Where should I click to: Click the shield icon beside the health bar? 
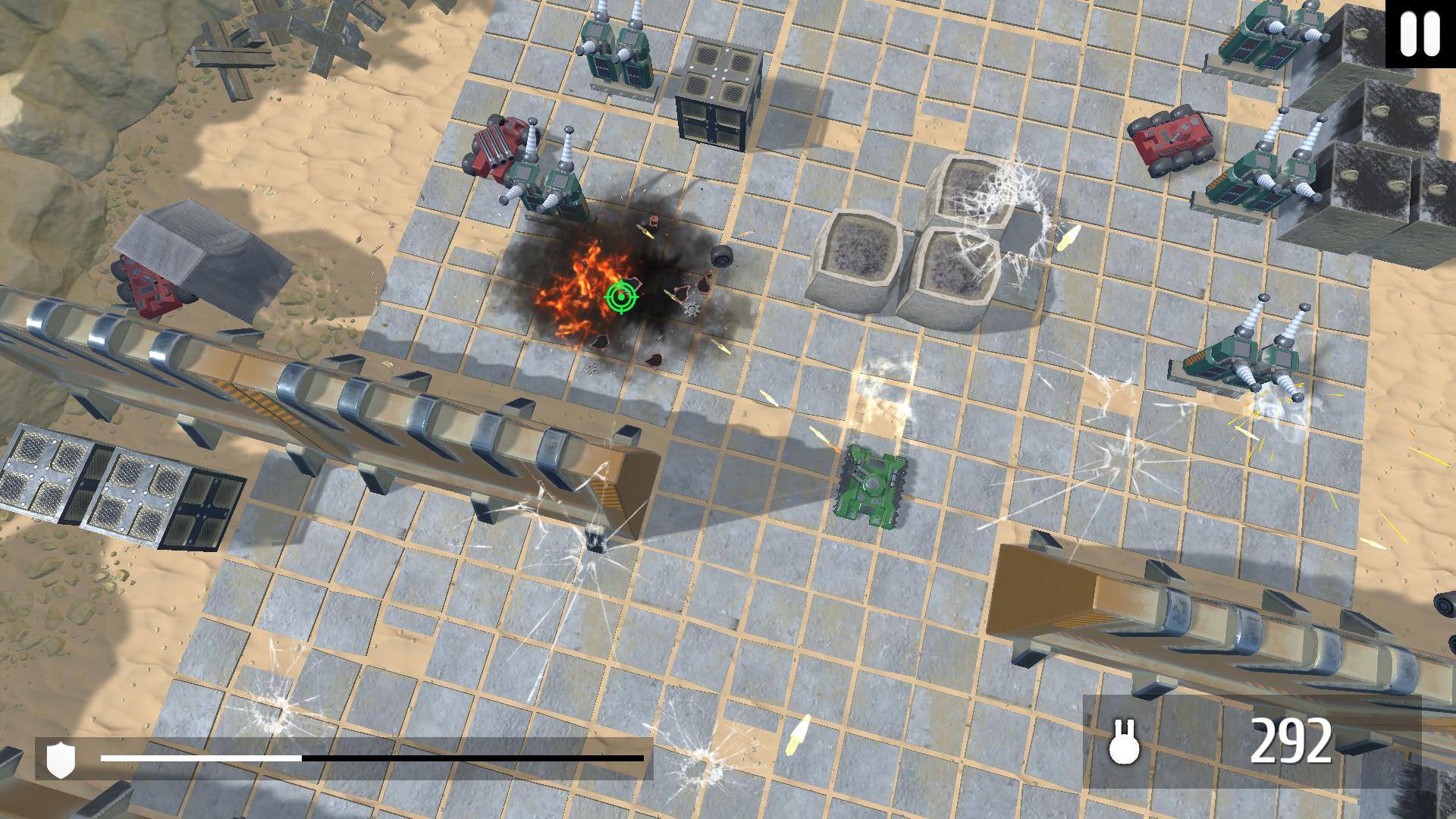pos(59,758)
